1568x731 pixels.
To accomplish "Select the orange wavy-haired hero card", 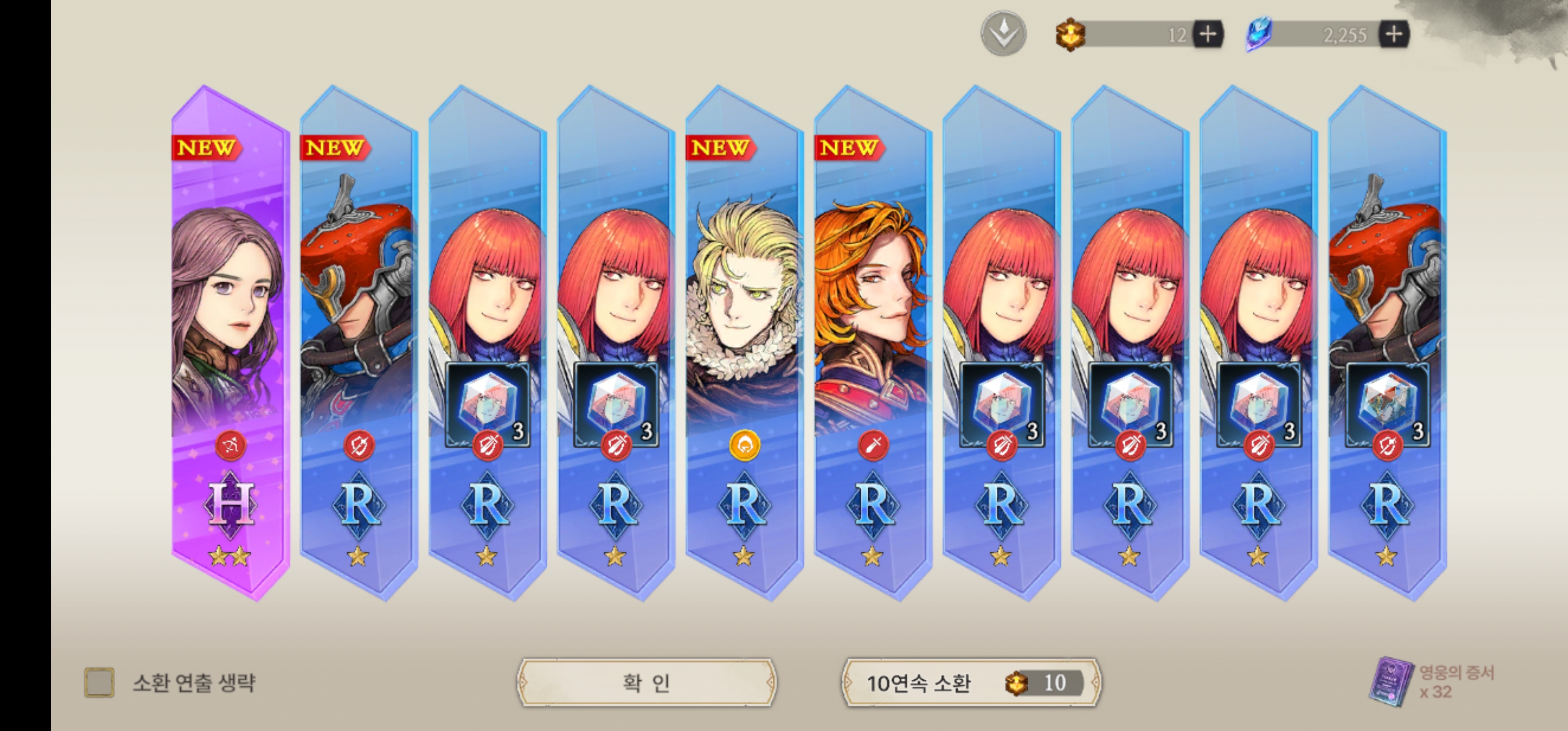I will coord(873,341).
